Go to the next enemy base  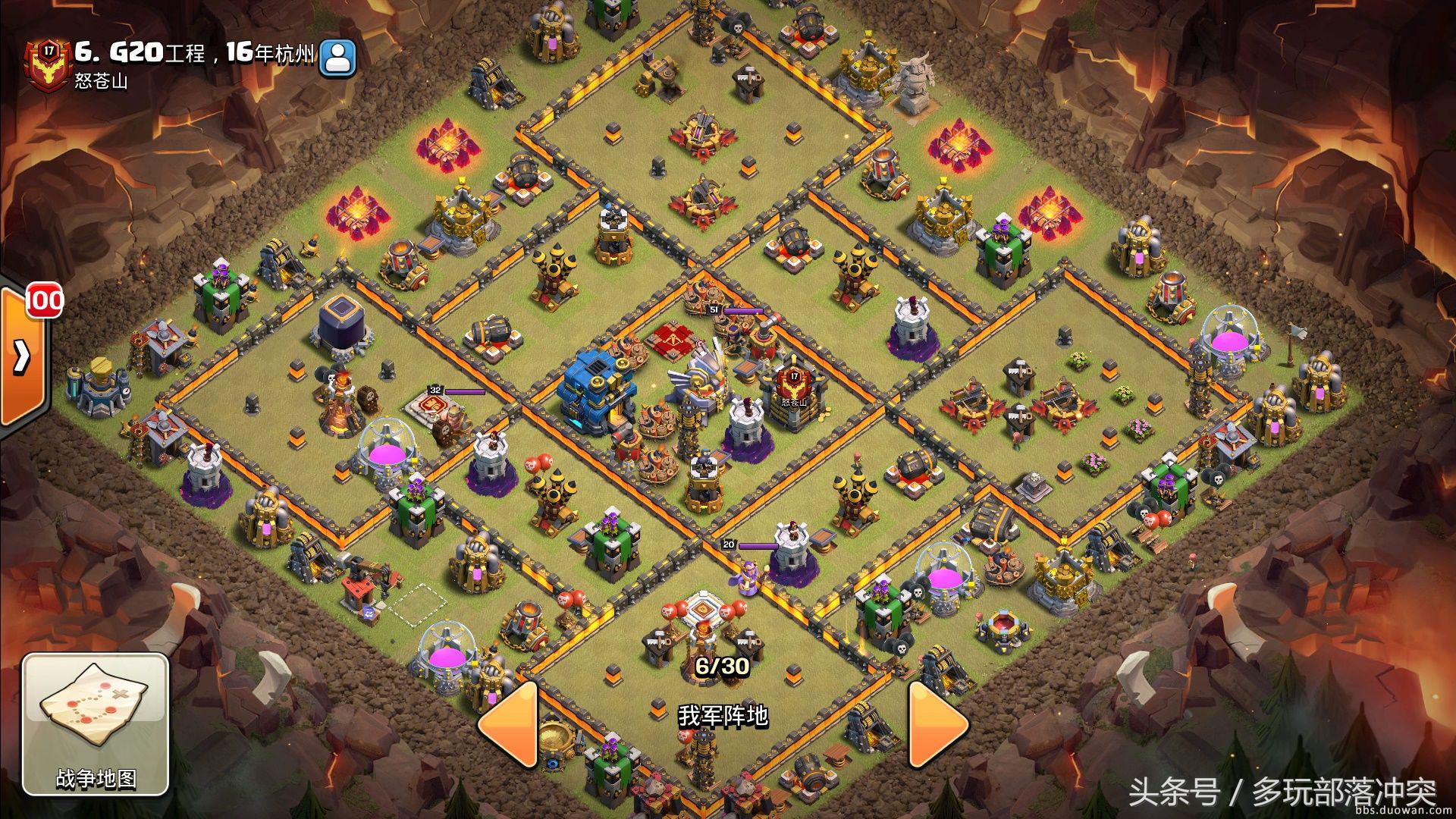[937, 723]
